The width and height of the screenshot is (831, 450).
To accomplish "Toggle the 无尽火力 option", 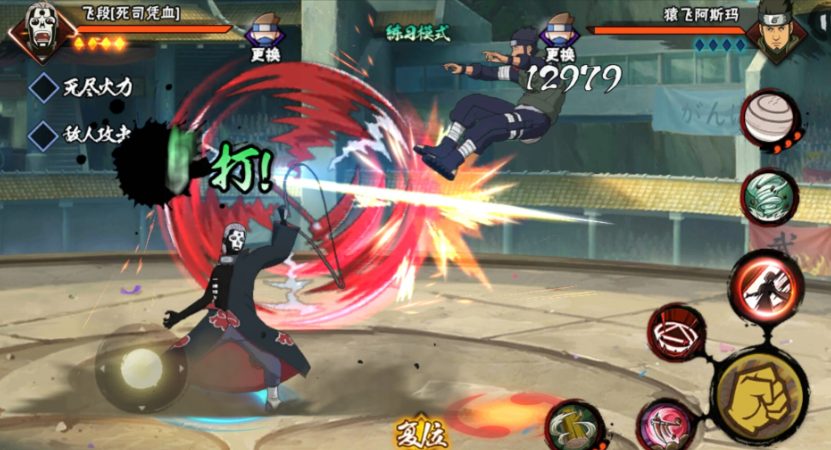I will click(x=45, y=87).
